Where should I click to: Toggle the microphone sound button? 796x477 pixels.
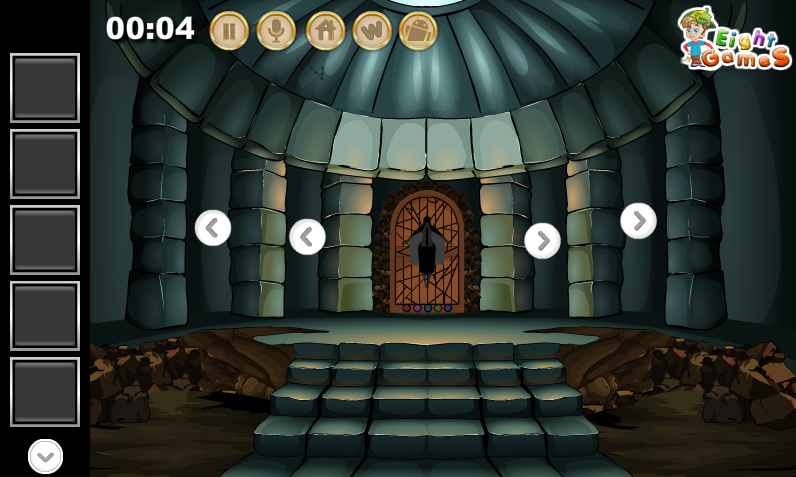point(276,31)
